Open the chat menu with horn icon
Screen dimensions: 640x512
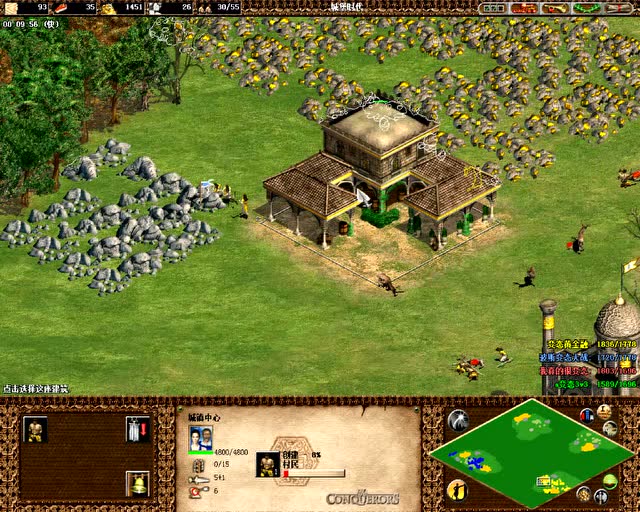[553, 8]
